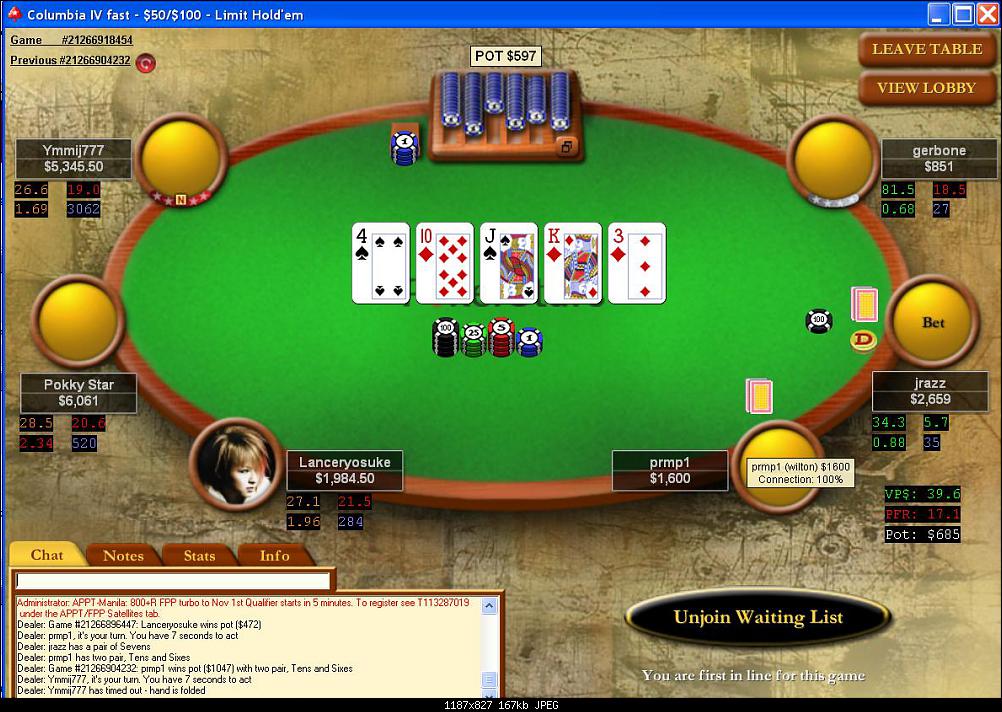Viewport: 1002px width, 712px height.
Task: Focus the chat message input box
Action: 173,581
